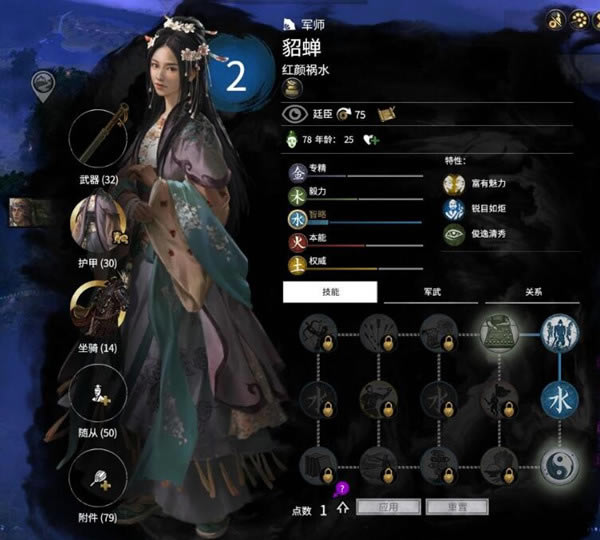Select the 护甲 armor equipment slot

click(98, 226)
